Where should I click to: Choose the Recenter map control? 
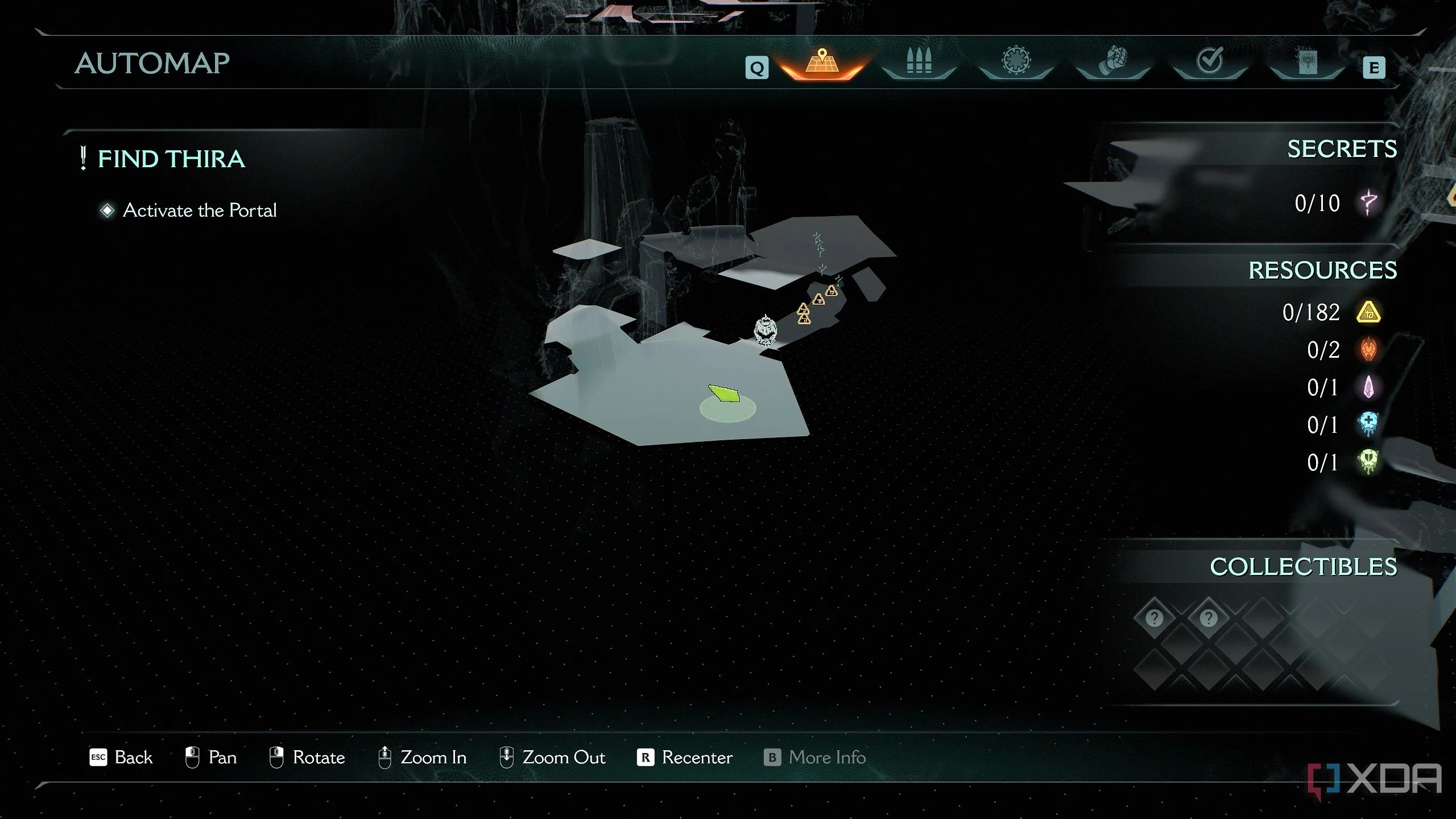685,758
